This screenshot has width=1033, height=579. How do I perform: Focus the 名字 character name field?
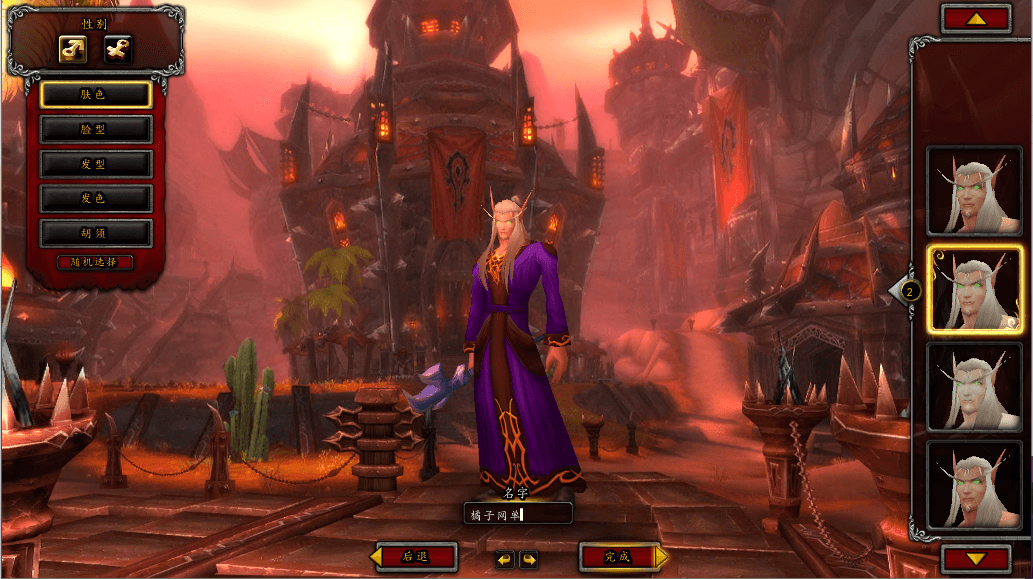(x=520, y=514)
